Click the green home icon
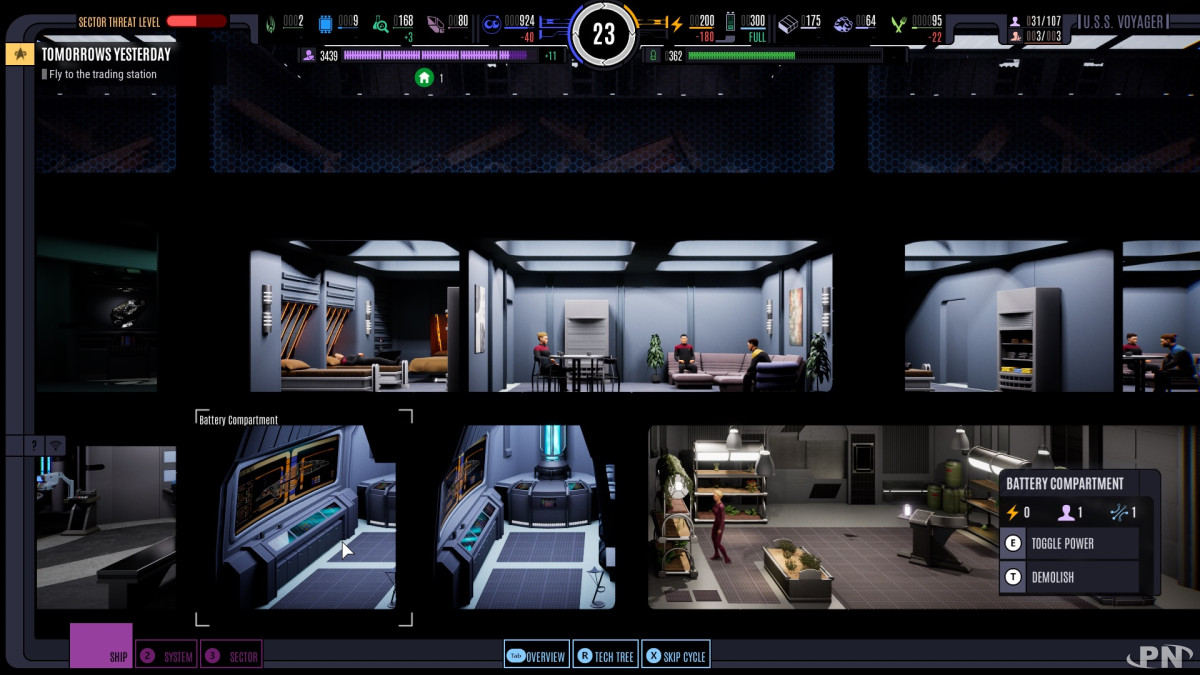Viewport: 1200px width, 675px height. click(x=424, y=77)
